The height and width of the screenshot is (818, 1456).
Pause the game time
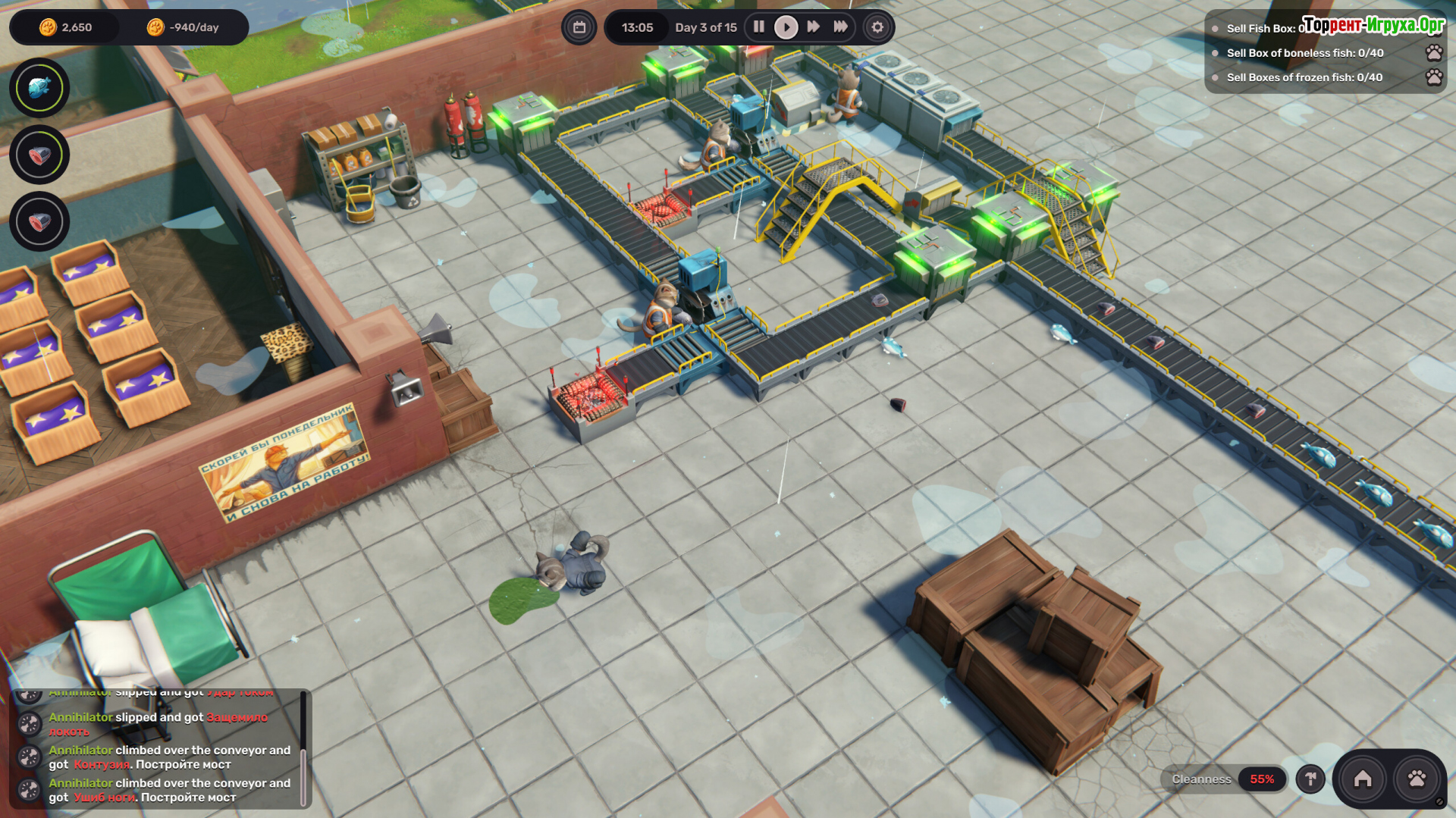(x=758, y=27)
